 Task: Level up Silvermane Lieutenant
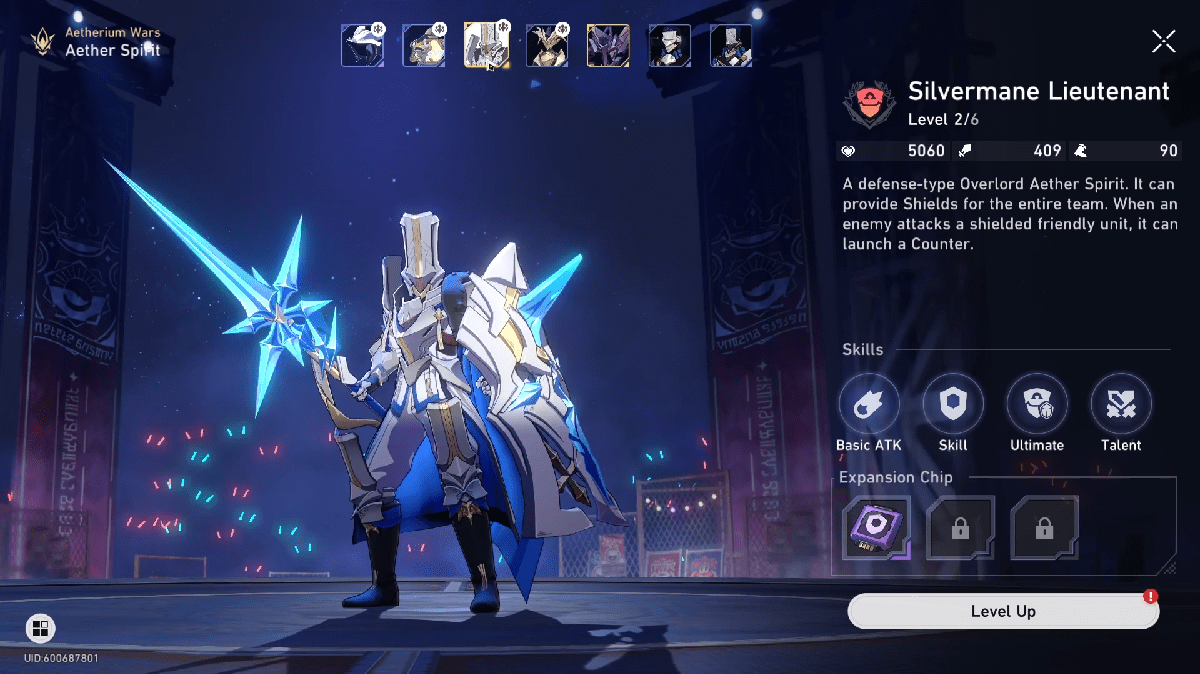point(1003,611)
